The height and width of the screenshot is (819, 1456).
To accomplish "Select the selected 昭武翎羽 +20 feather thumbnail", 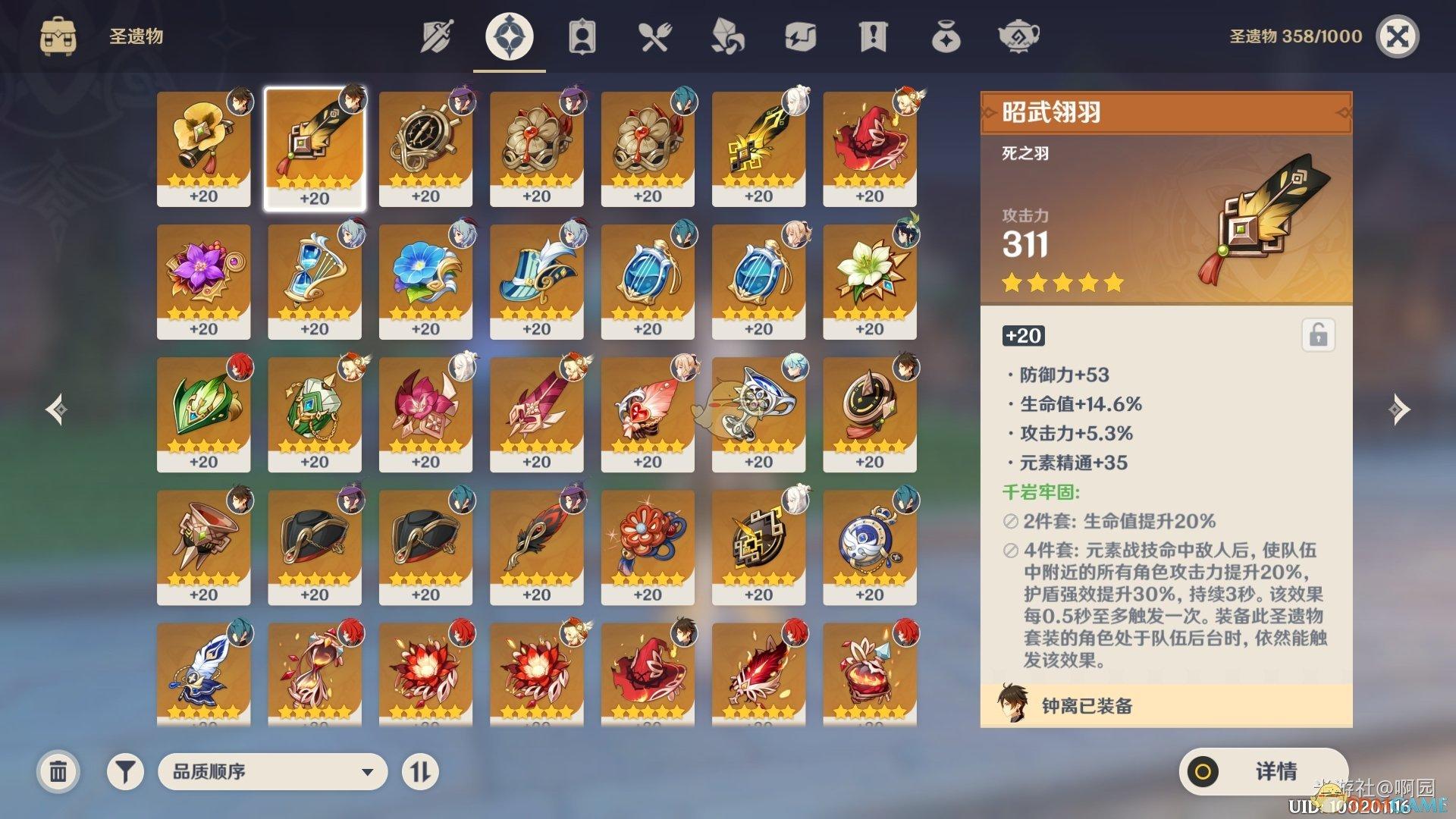I will (315, 148).
